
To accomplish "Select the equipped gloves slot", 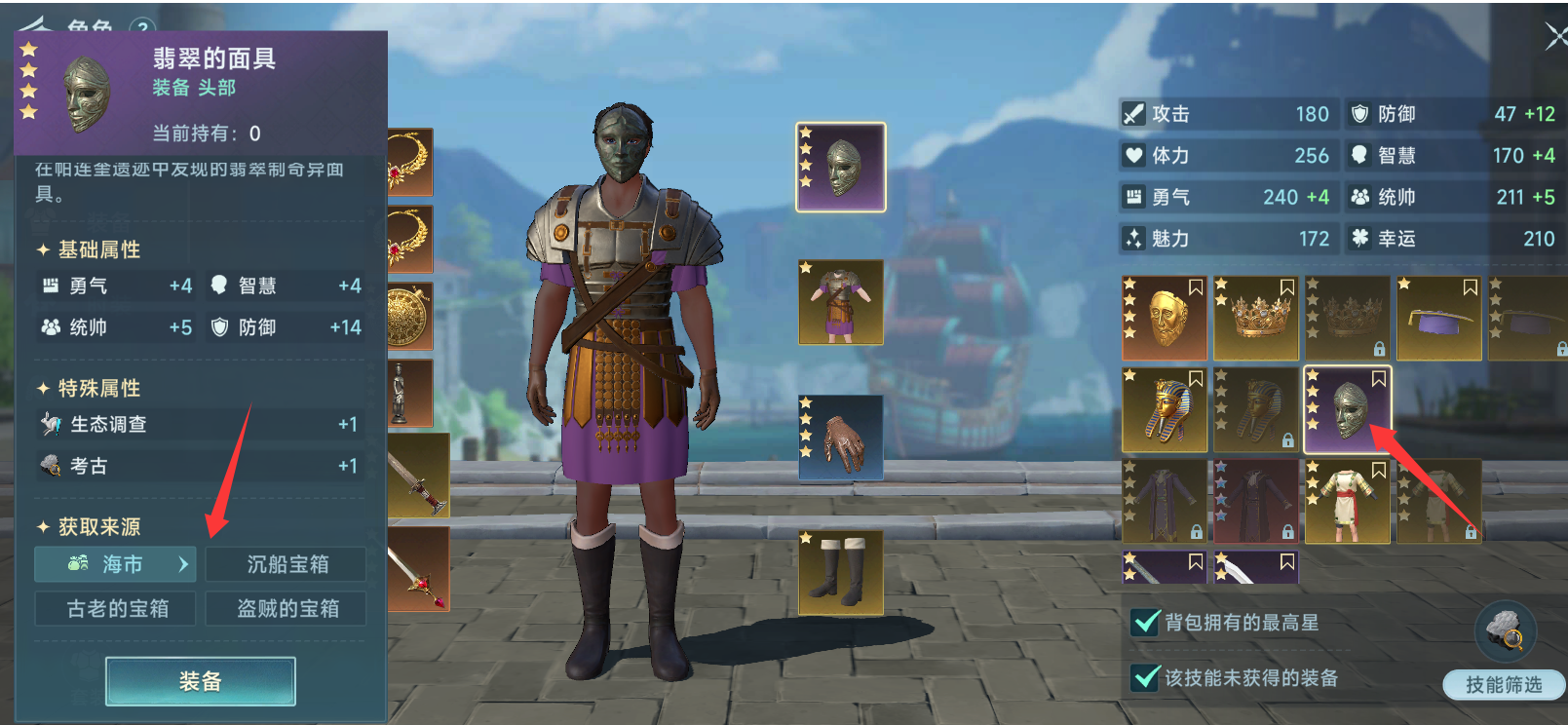I will pos(841,439).
